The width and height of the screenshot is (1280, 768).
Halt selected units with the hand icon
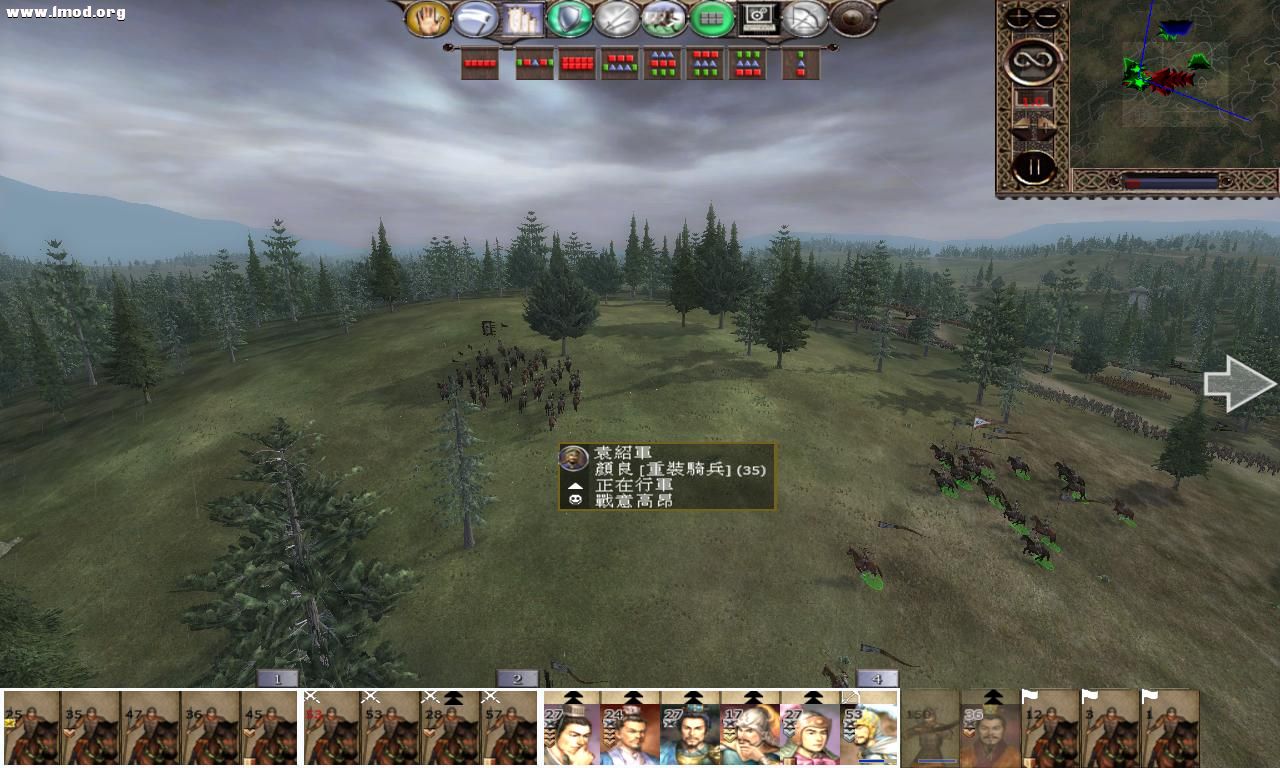[427, 20]
